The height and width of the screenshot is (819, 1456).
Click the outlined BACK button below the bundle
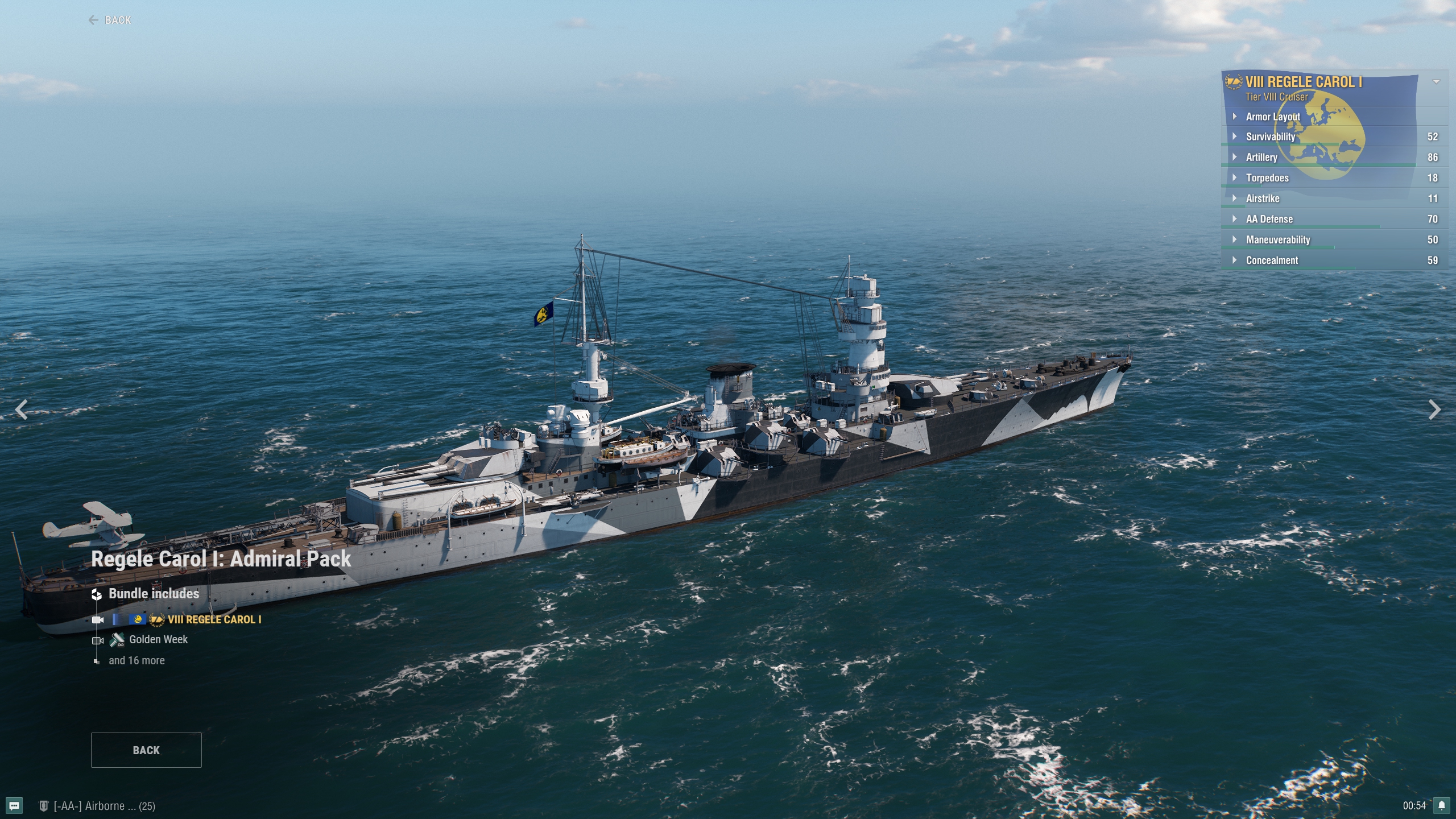[x=146, y=750]
